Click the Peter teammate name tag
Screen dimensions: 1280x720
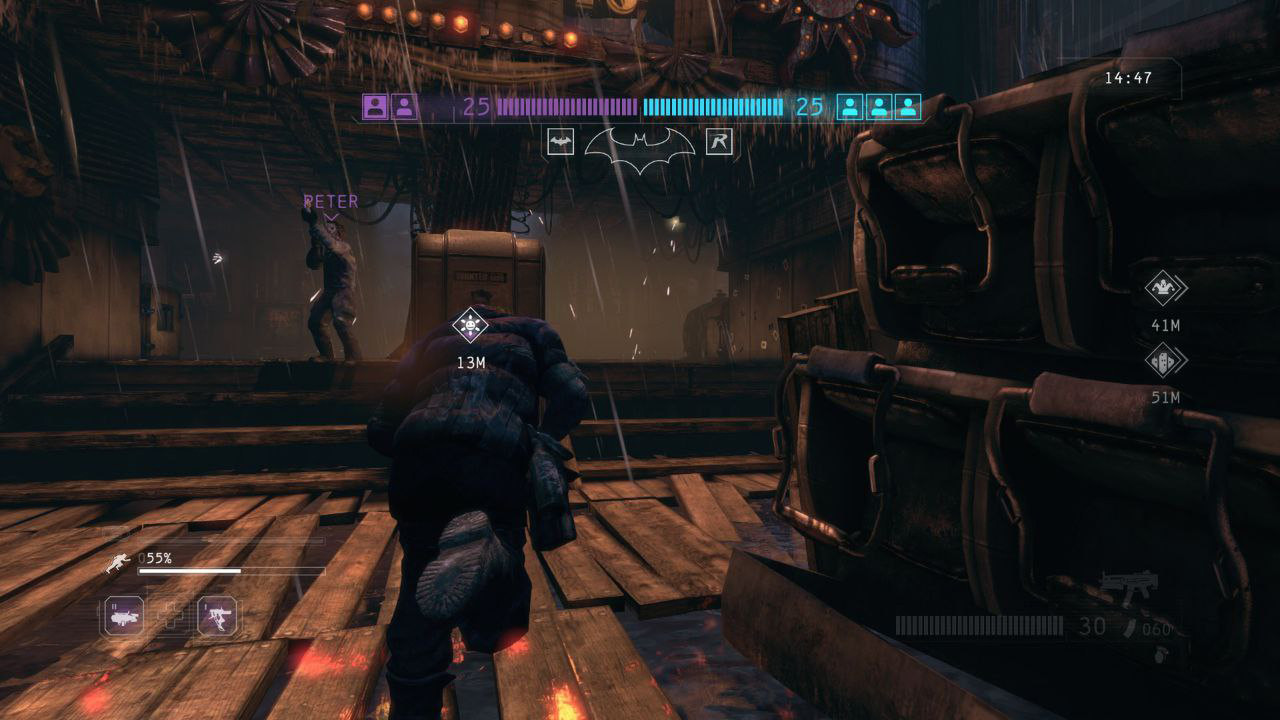(331, 202)
